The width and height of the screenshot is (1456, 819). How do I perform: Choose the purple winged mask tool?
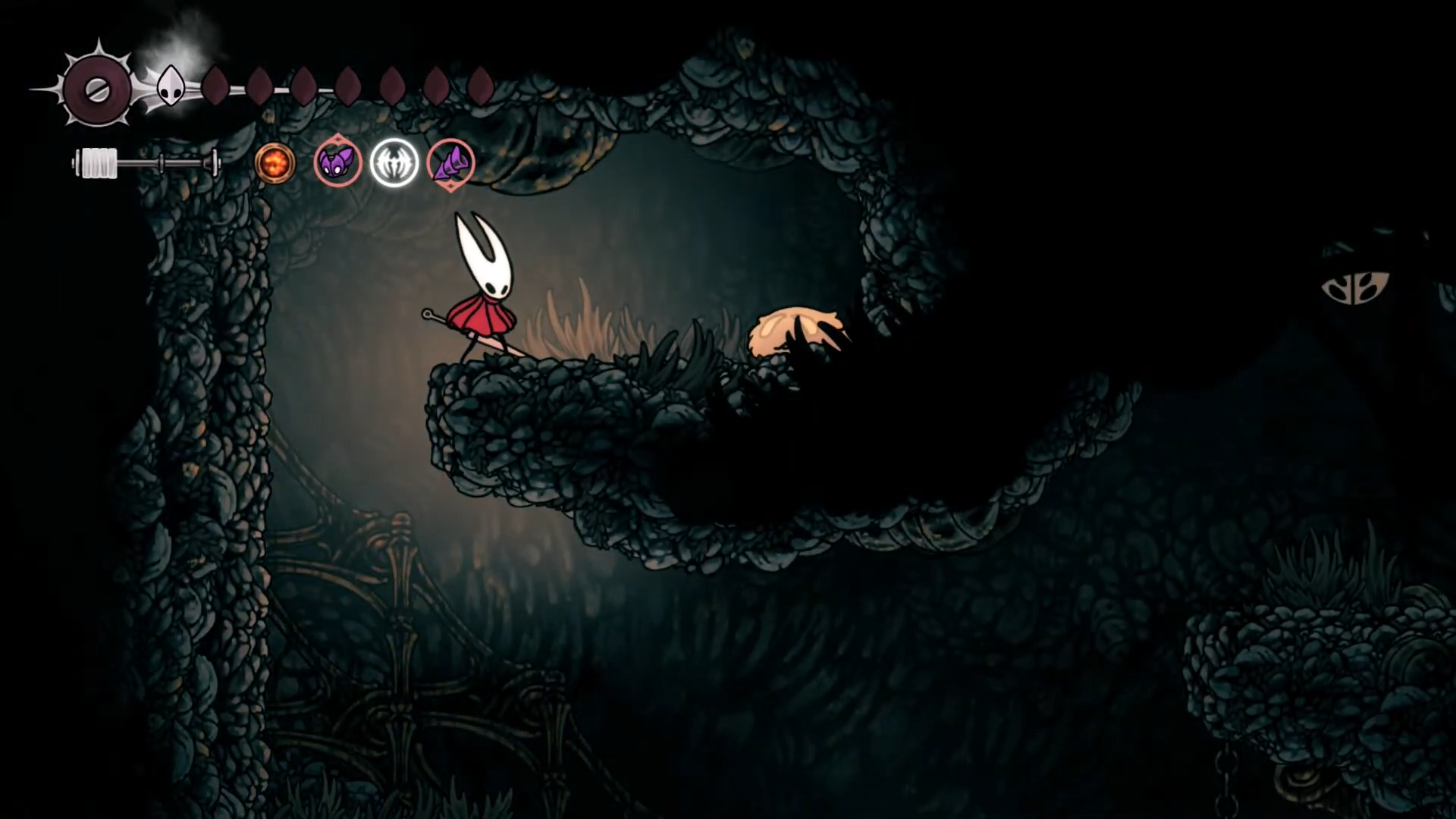pos(337,162)
